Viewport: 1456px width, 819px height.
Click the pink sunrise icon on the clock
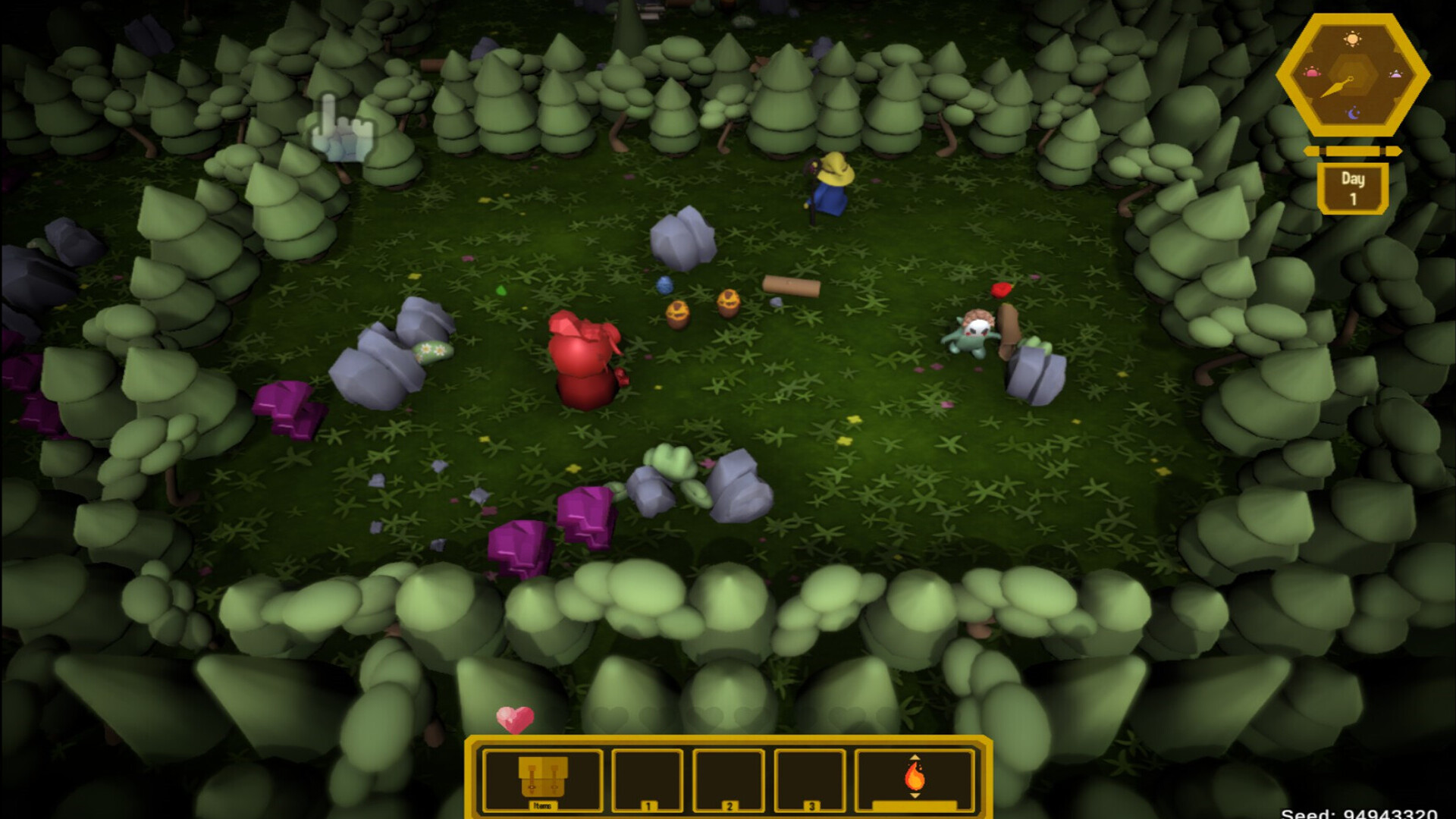pyautogui.click(x=1313, y=71)
